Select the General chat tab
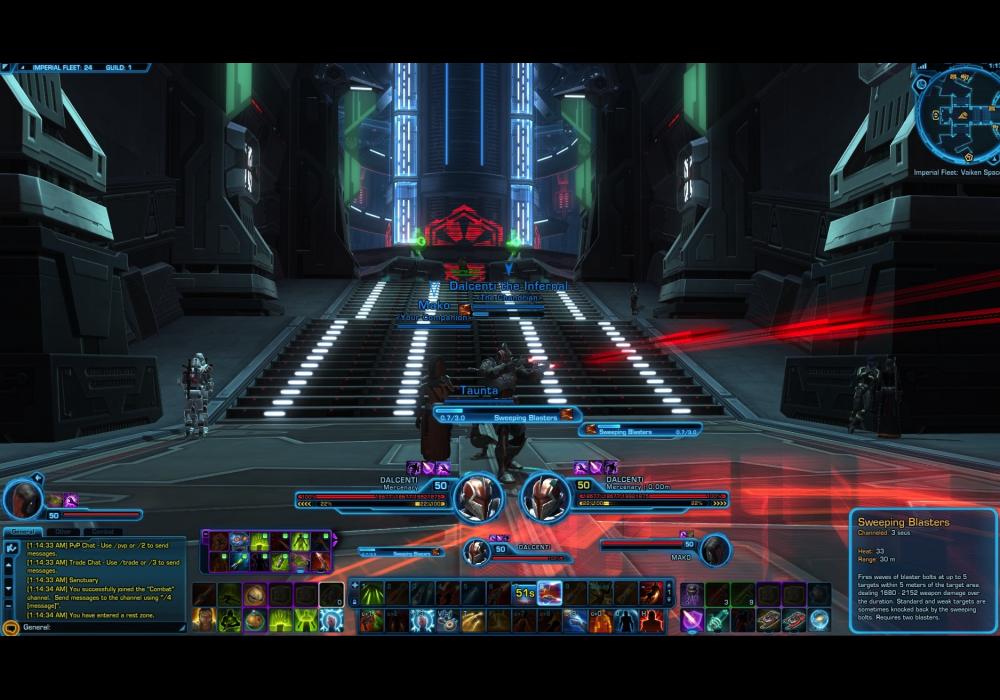The height and width of the screenshot is (700, 1000). point(21,532)
